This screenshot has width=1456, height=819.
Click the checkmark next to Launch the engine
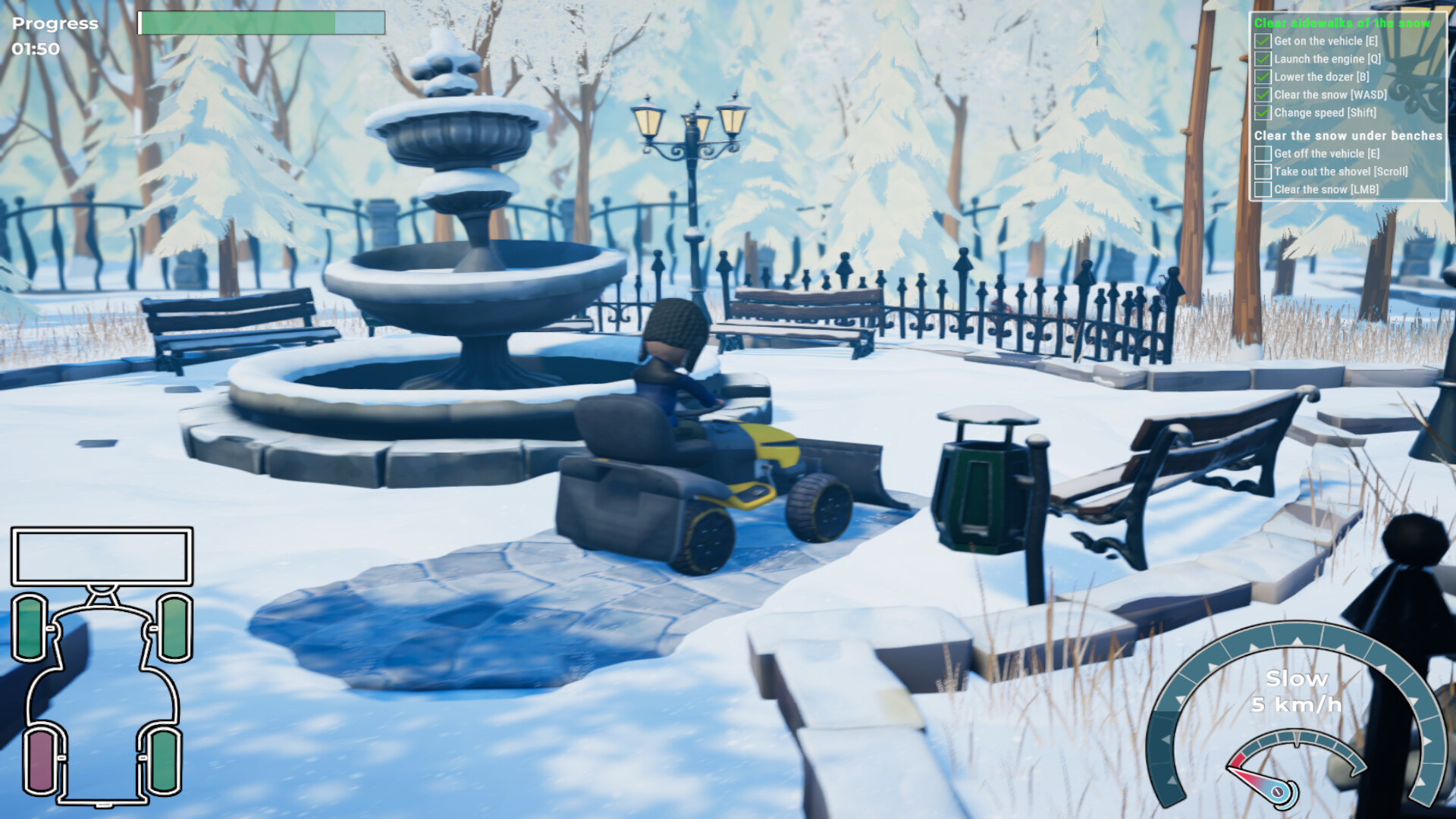[1263, 59]
